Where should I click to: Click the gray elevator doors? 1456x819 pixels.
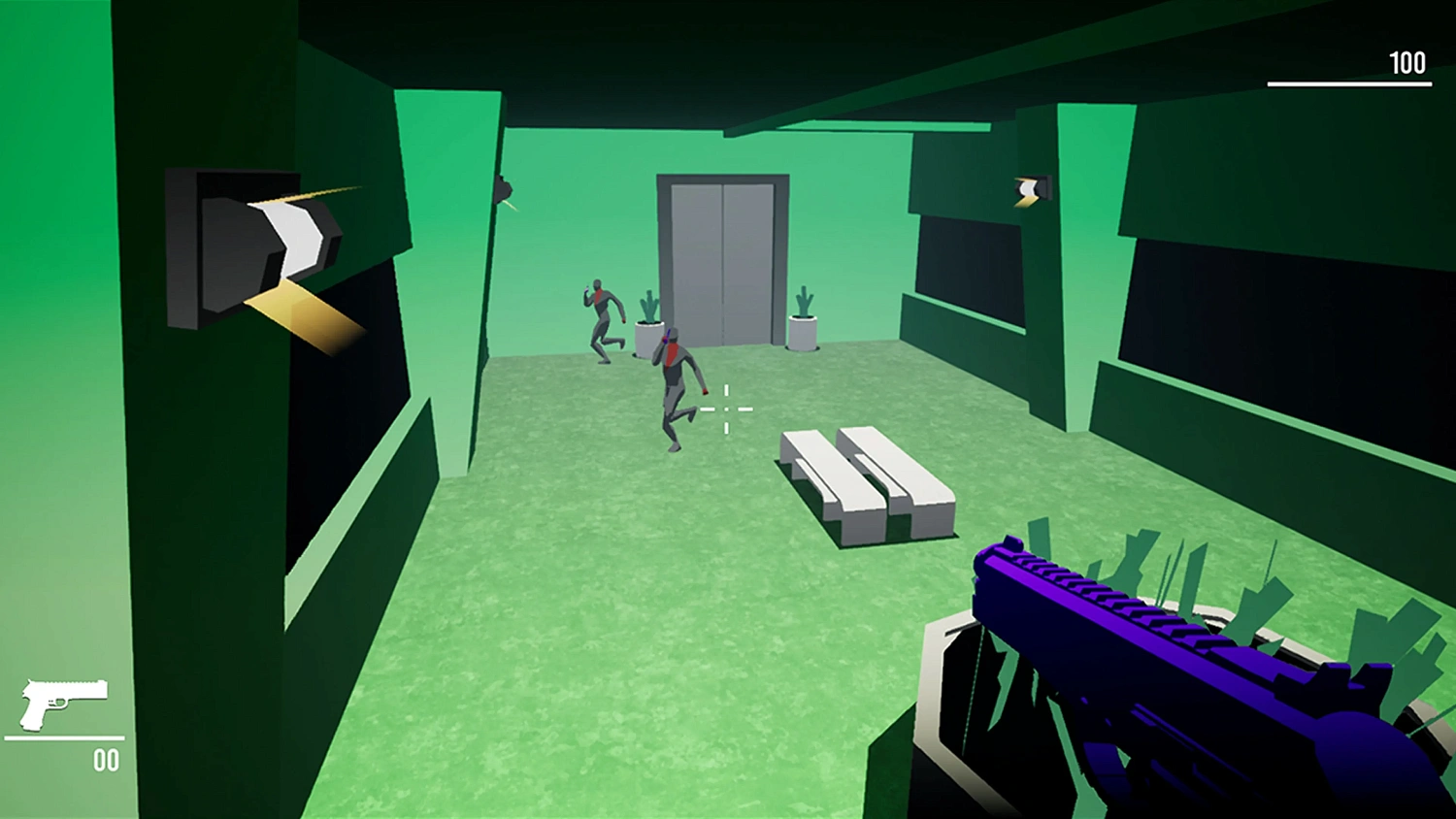coord(722,257)
